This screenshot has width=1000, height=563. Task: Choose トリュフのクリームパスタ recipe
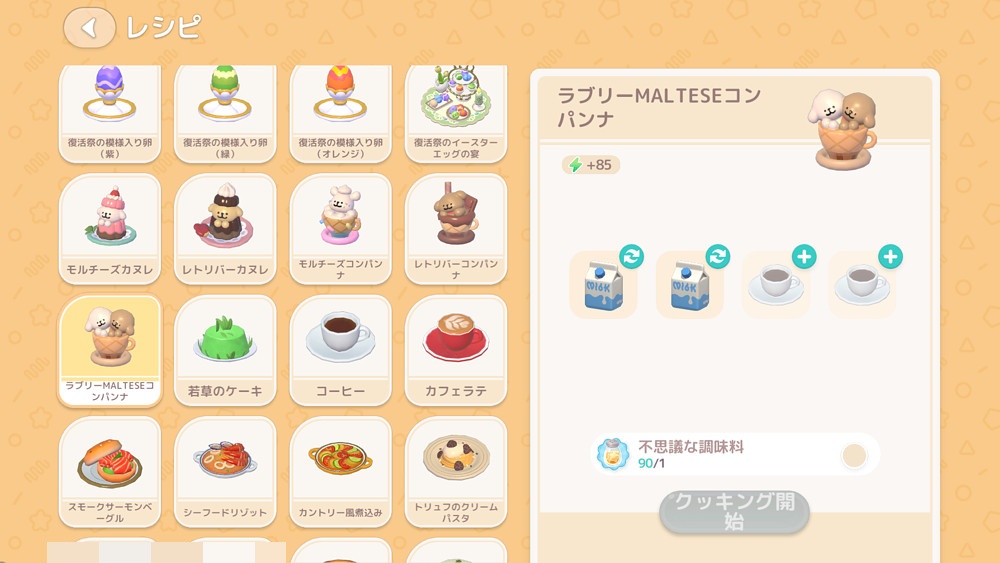(455, 472)
